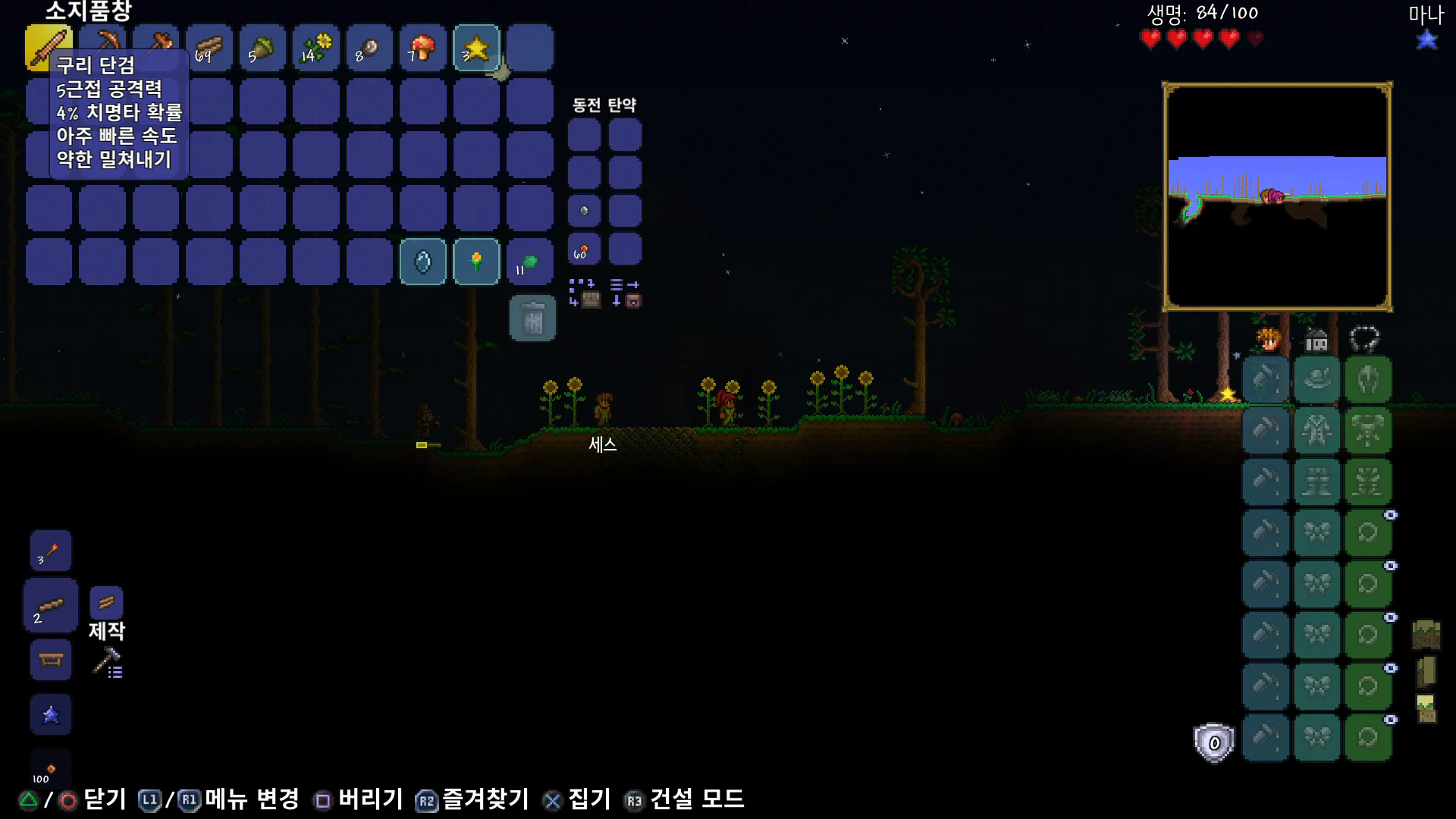Toggle visibility of the fourth accessory slot

point(1391,668)
